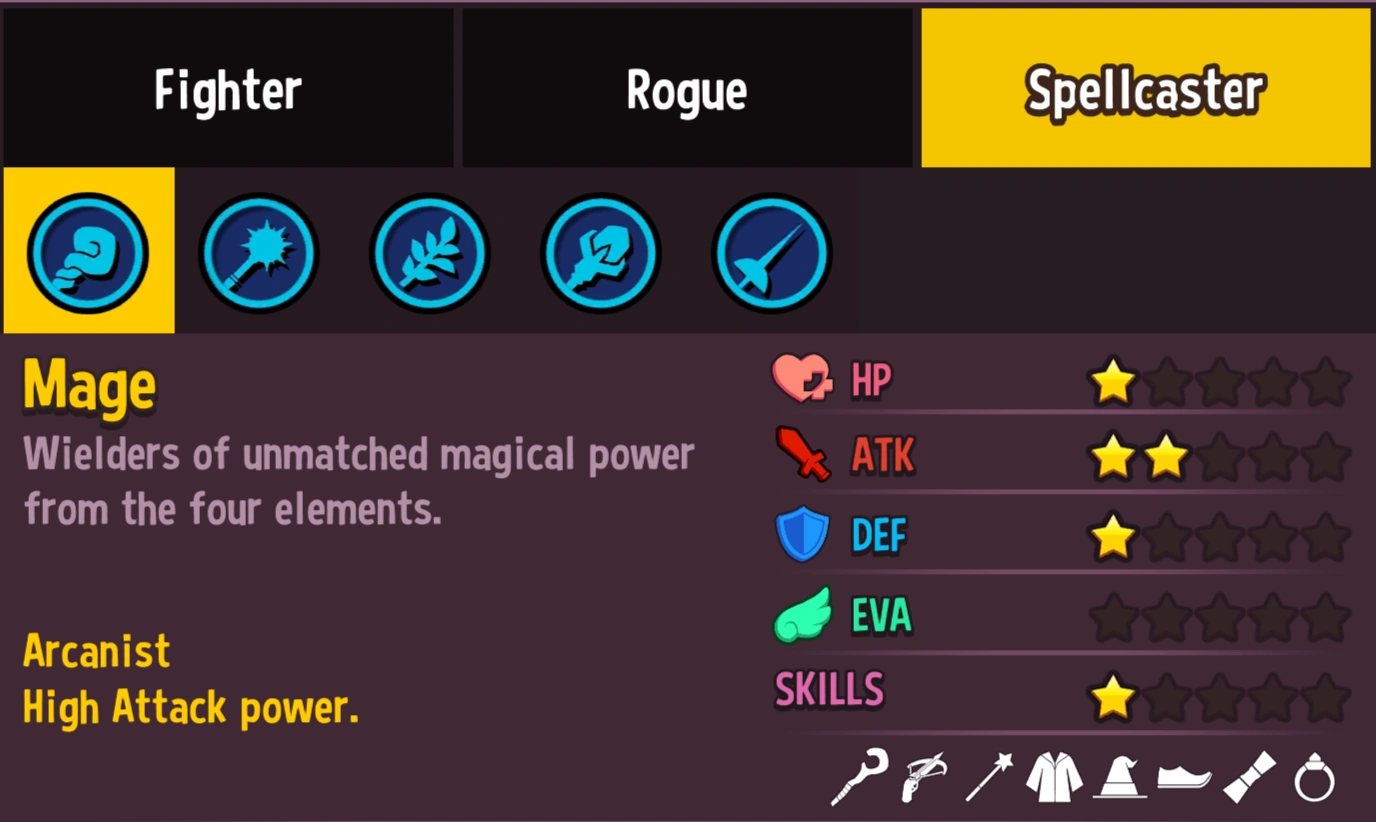Click the highlighted mage staff class icon

point(88,253)
